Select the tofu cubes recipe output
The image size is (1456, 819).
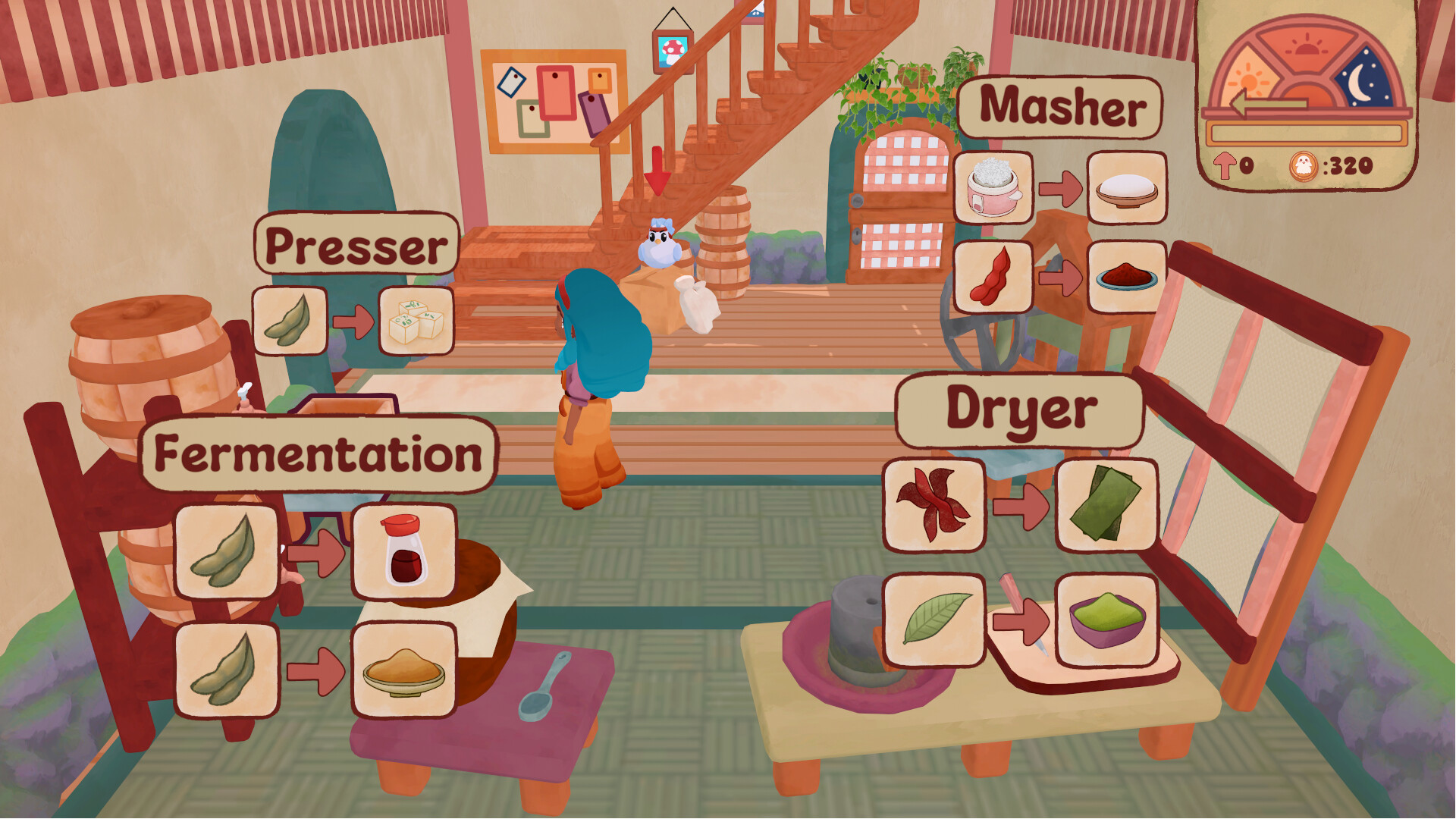pos(416,321)
